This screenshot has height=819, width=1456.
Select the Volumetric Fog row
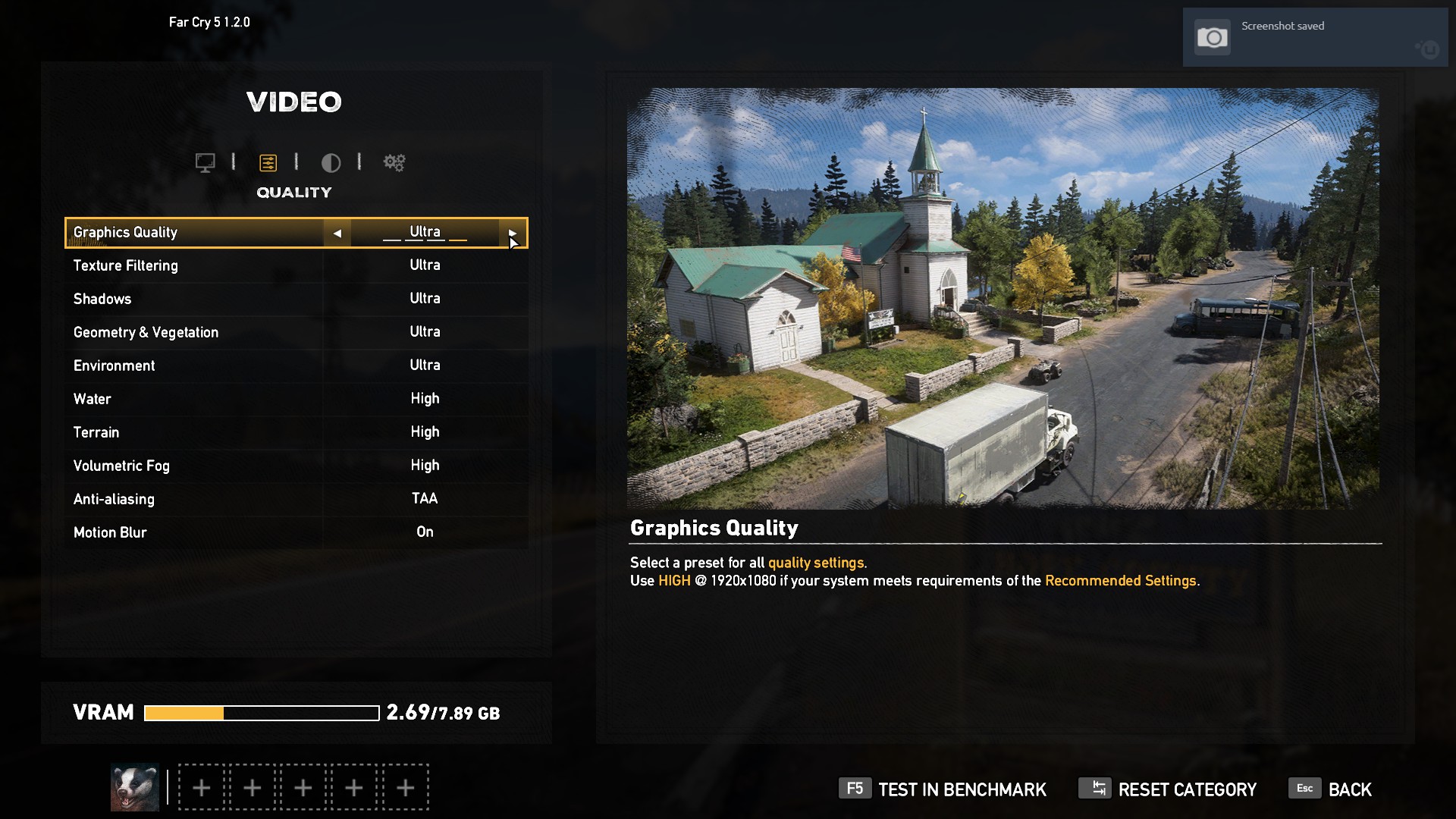(x=296, y=466)
